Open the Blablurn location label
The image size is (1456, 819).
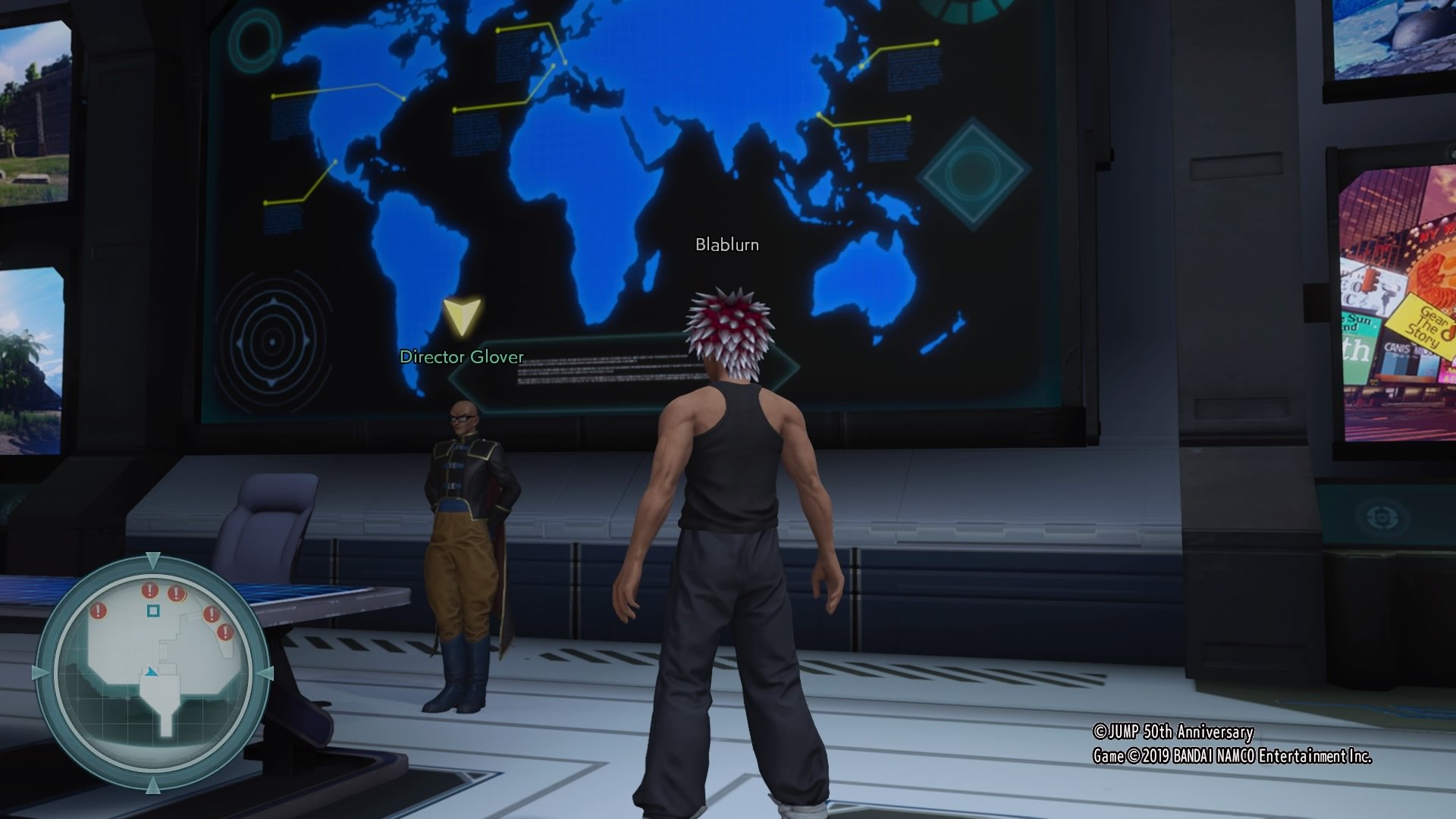727,245
